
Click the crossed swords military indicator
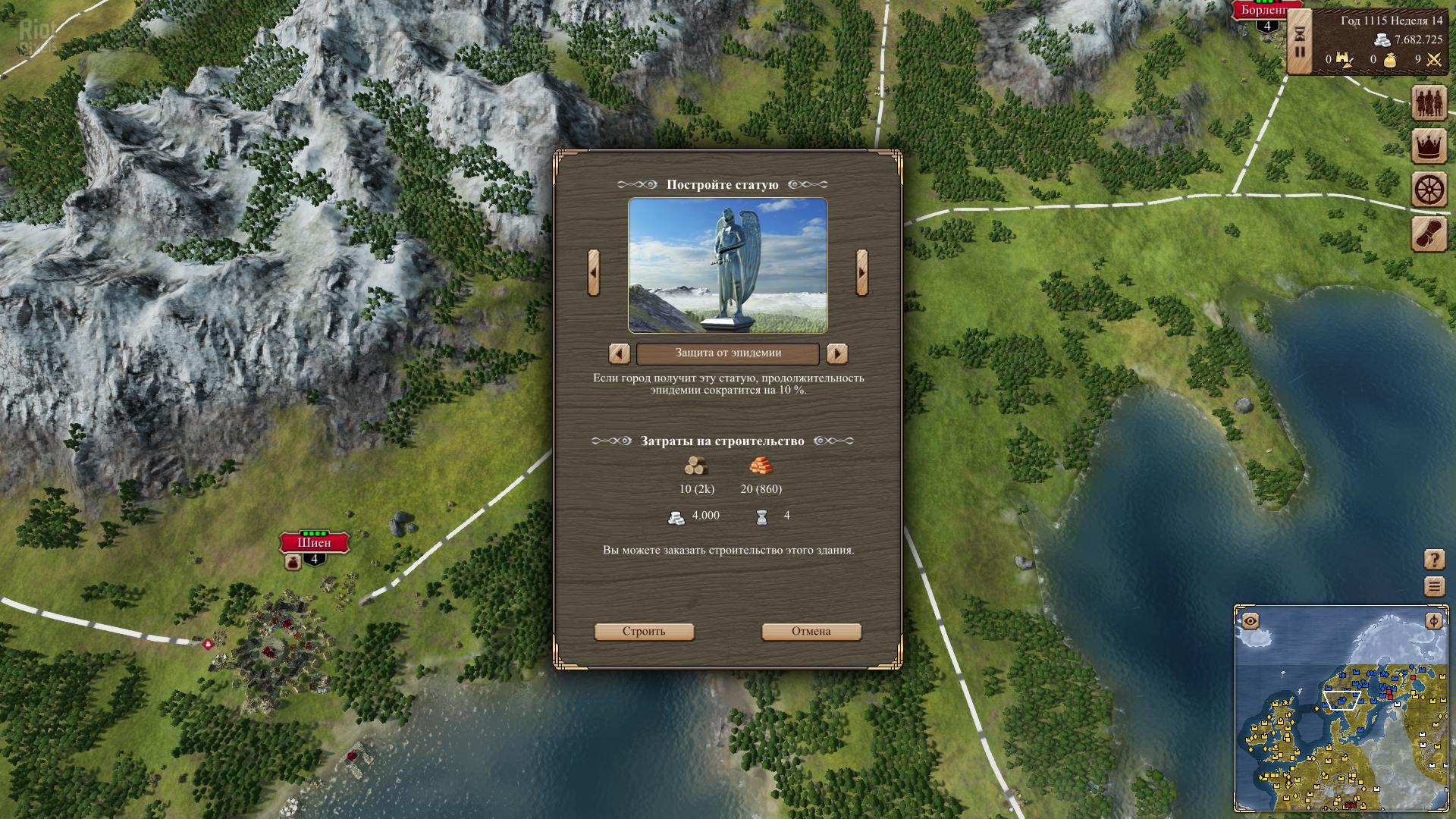point(1433,60)
